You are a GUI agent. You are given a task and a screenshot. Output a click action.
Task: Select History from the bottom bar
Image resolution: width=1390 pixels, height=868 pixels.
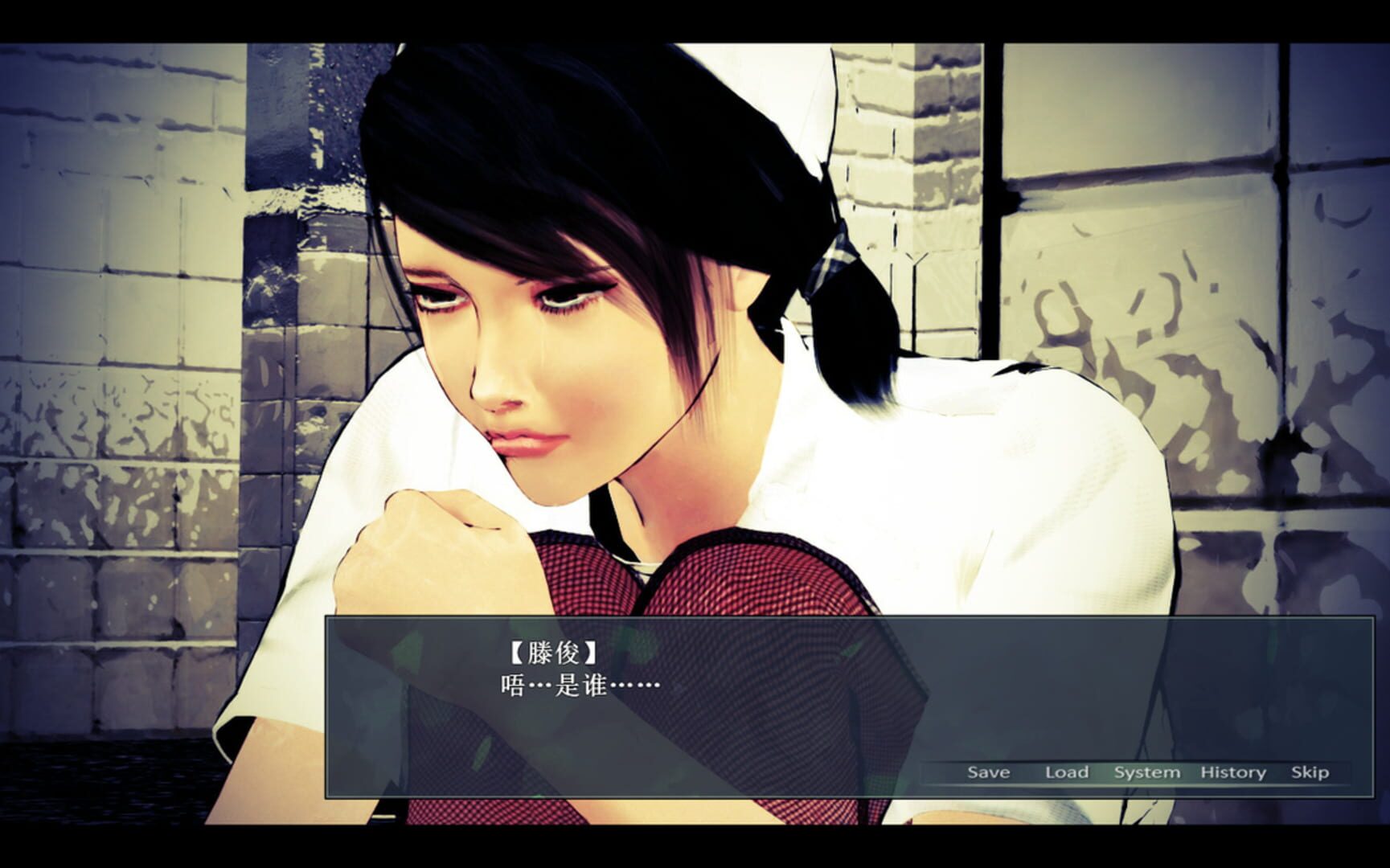1232,772
